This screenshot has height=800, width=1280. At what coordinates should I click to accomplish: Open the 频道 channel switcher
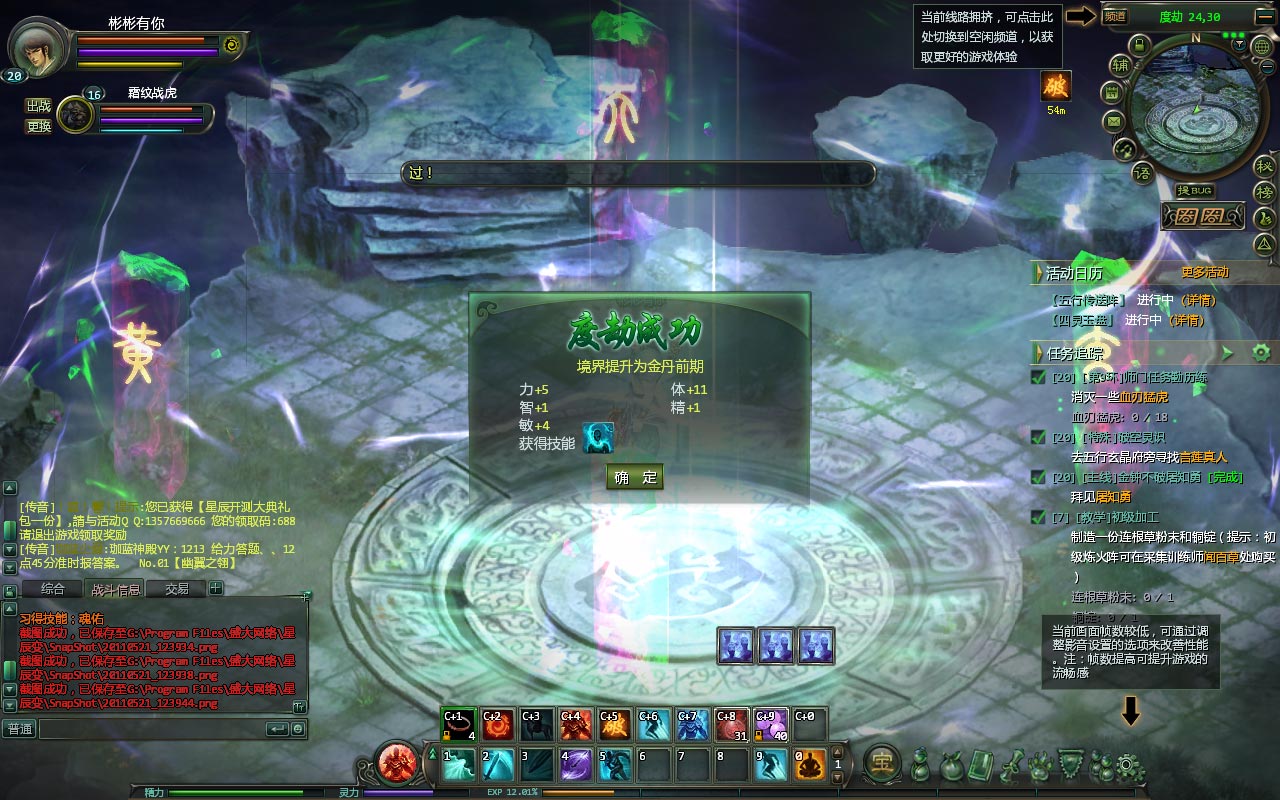tap(1115, 16)
